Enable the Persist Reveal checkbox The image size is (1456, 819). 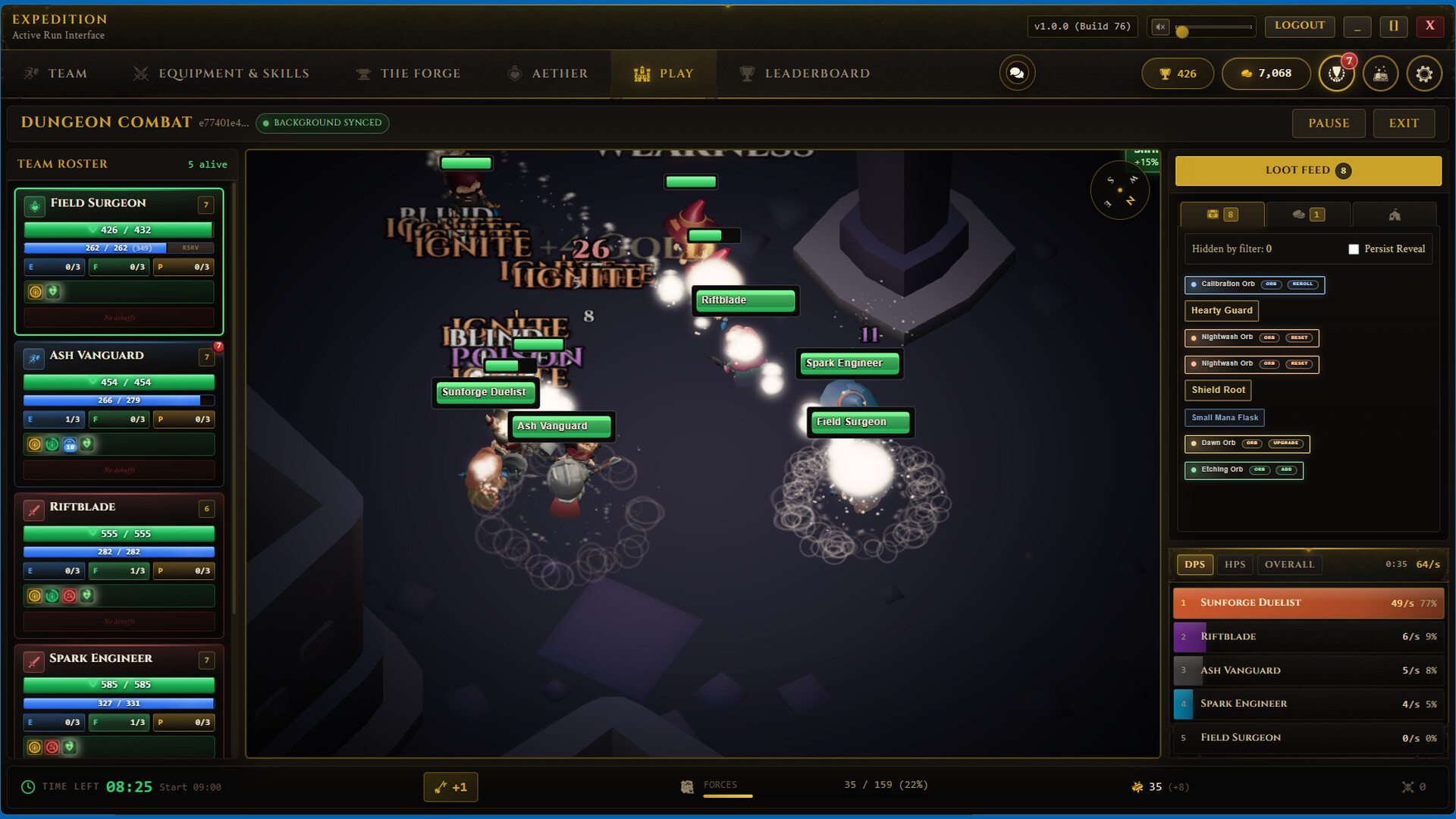(x=1354, y=249)
